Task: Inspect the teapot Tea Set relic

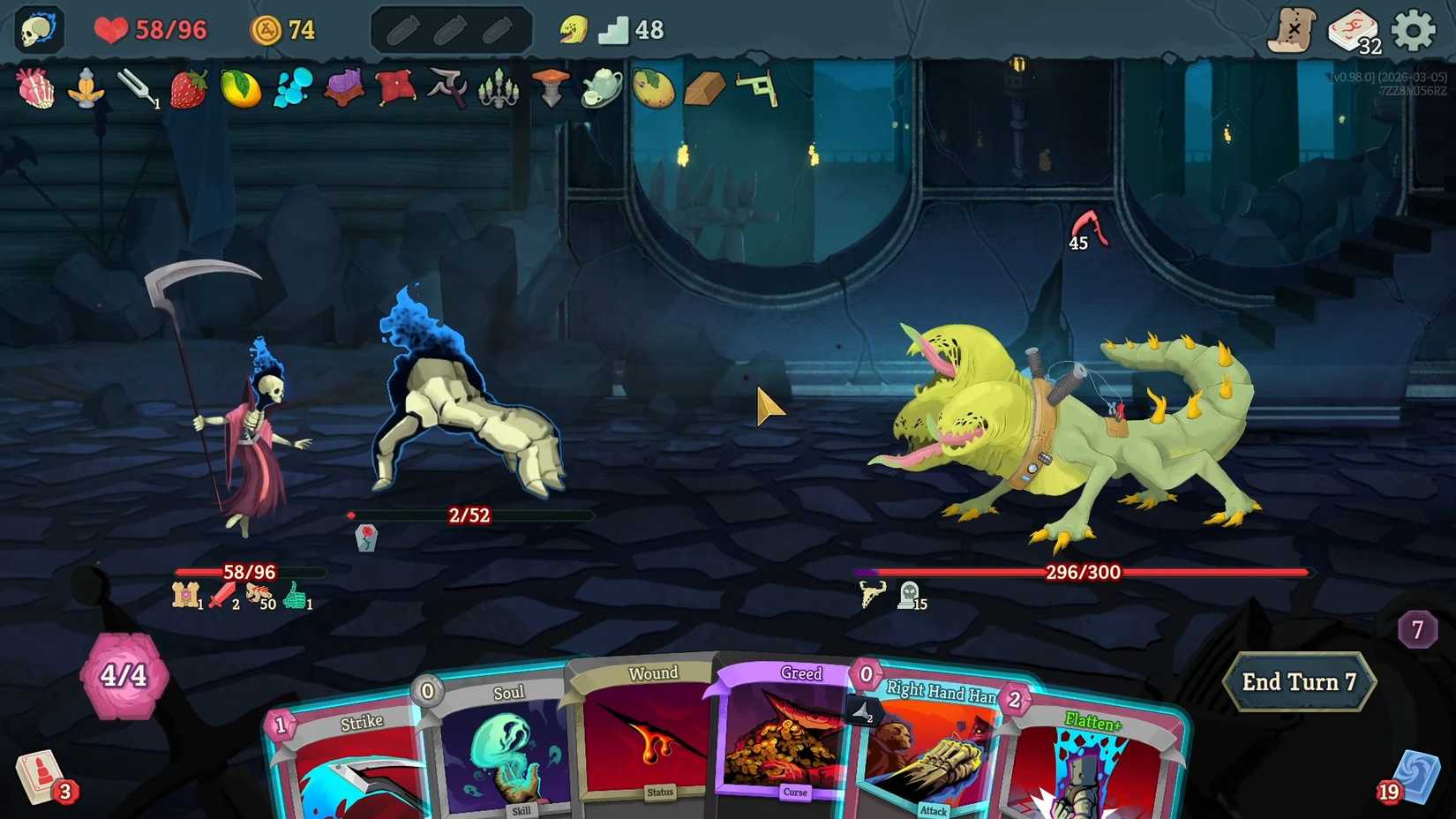Action: tap(600, 91)
